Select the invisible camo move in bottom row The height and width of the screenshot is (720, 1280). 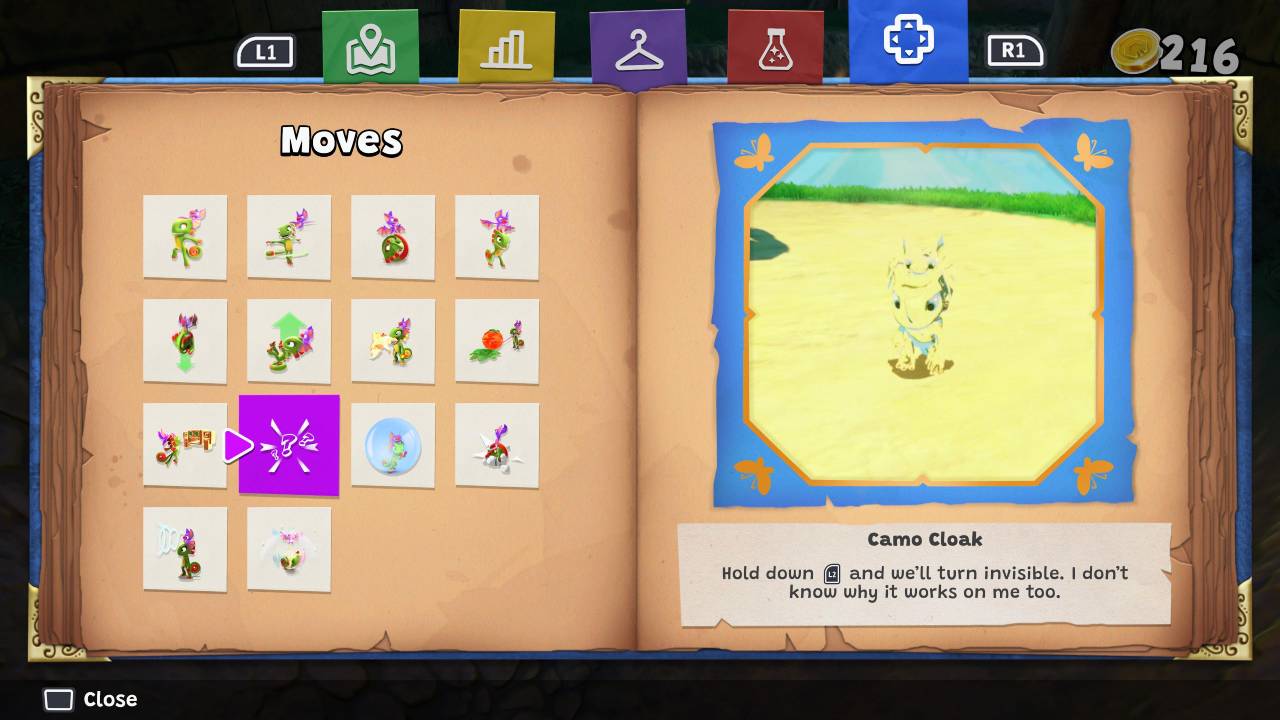coord(185,548)
